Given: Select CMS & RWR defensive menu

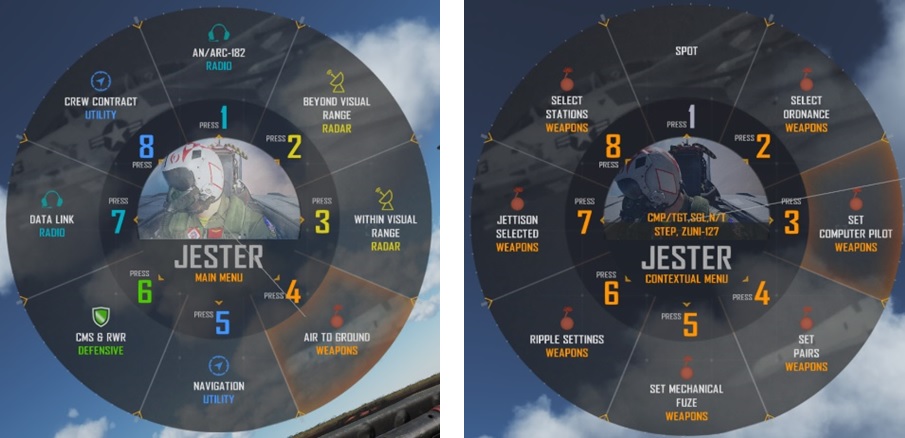Looking at the screenshot, I should (x=99, y=337).
